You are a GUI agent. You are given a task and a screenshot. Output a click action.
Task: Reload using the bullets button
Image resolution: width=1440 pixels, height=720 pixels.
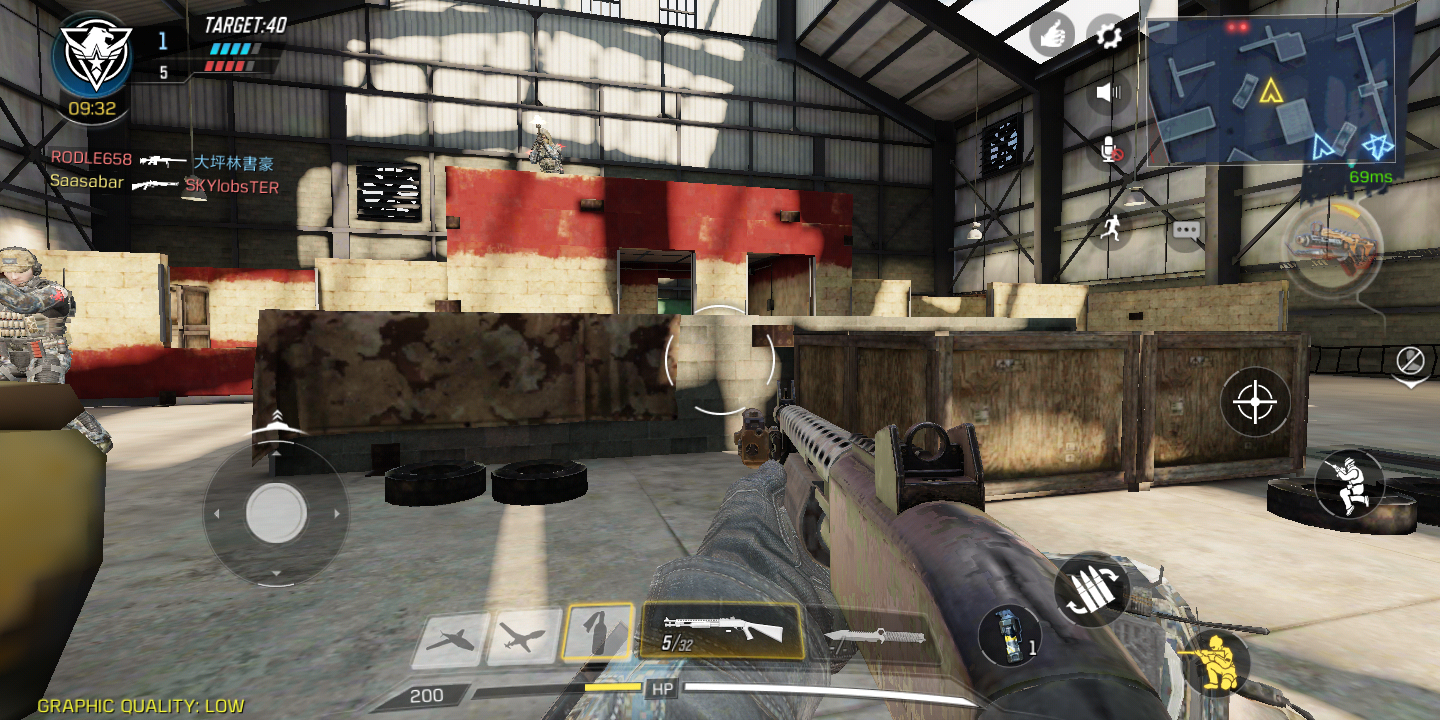(1092, 589)
